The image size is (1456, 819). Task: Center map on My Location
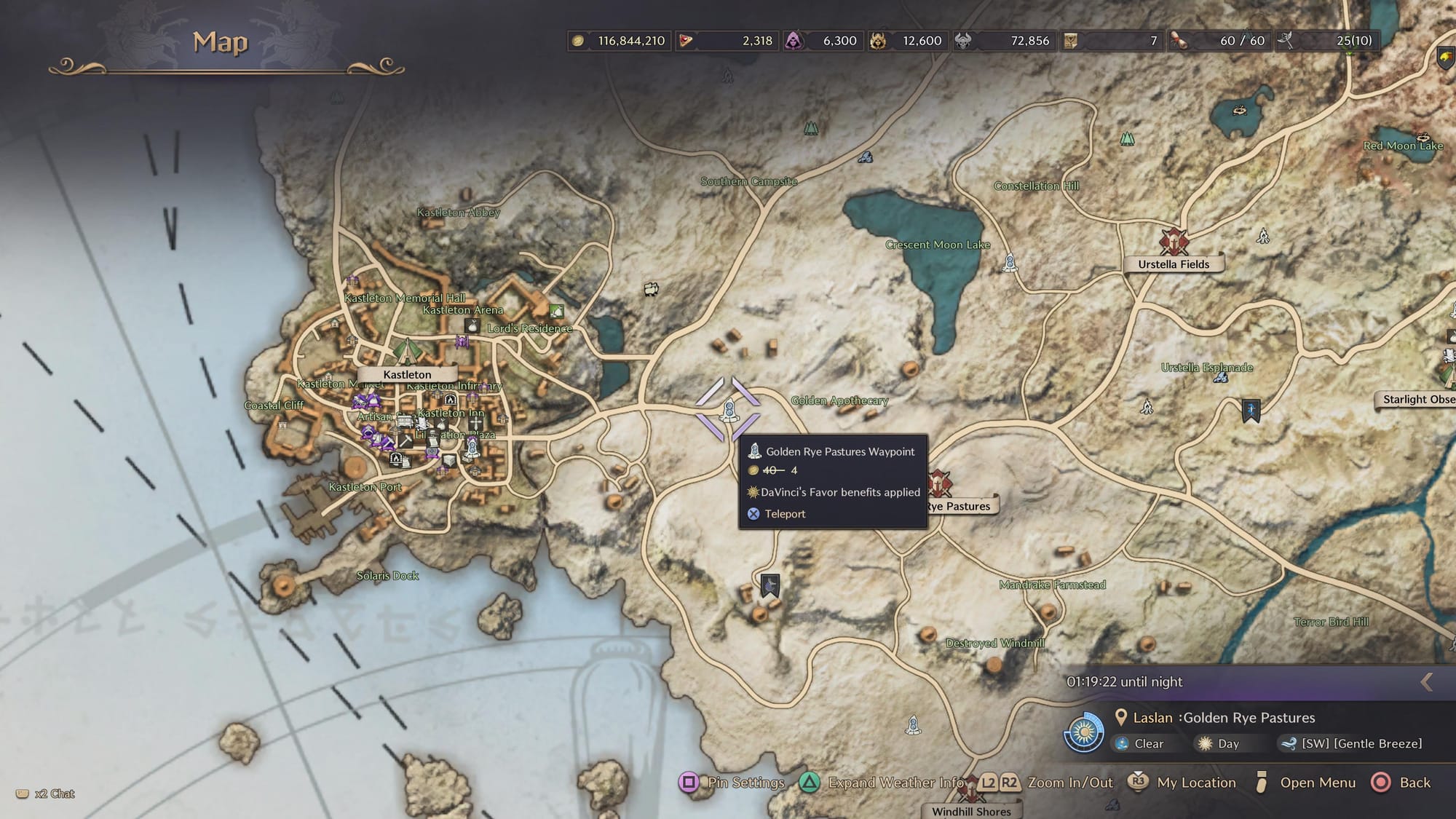(1182, 783)
